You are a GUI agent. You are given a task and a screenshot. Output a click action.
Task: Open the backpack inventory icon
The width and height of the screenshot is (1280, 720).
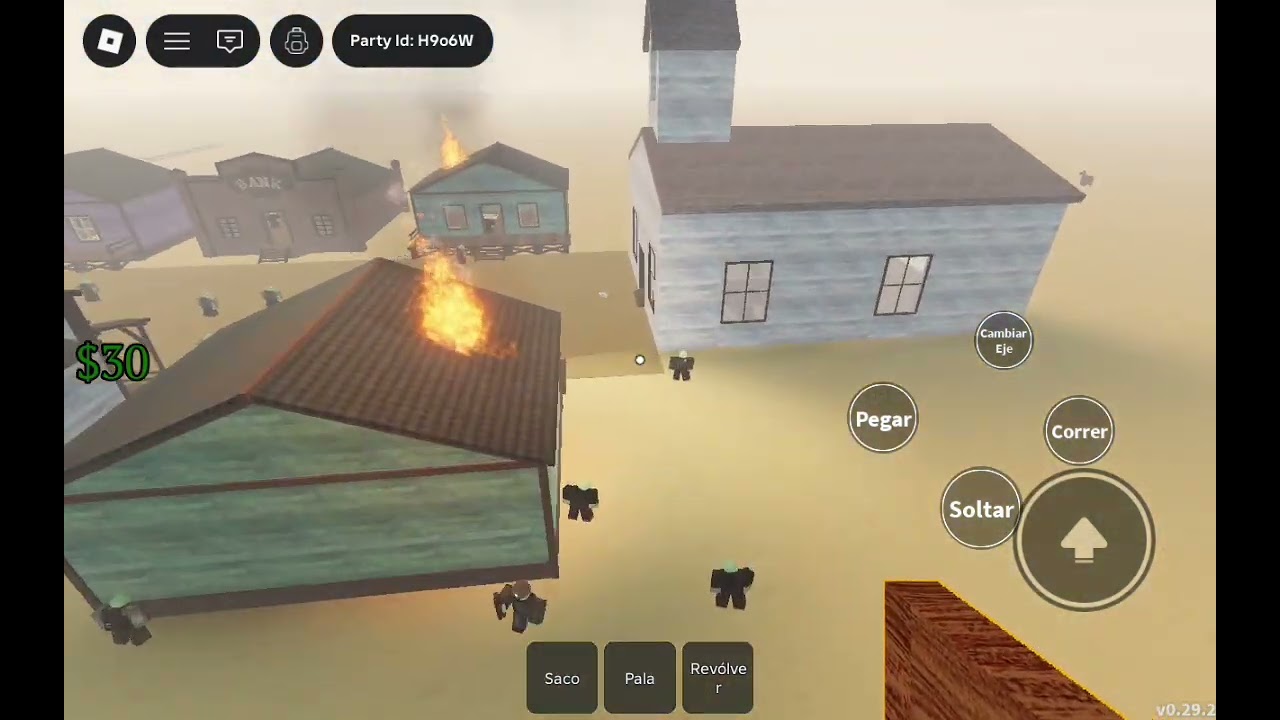(296, 41)
